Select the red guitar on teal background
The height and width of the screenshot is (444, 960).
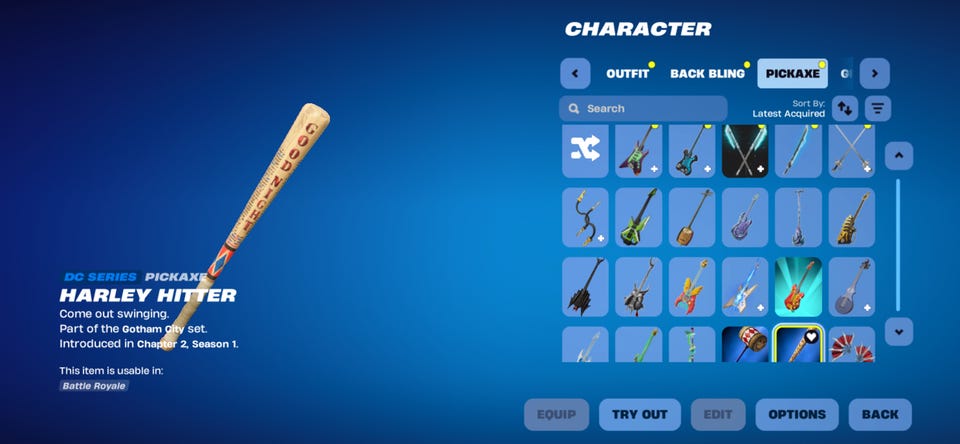coord(798,287)
